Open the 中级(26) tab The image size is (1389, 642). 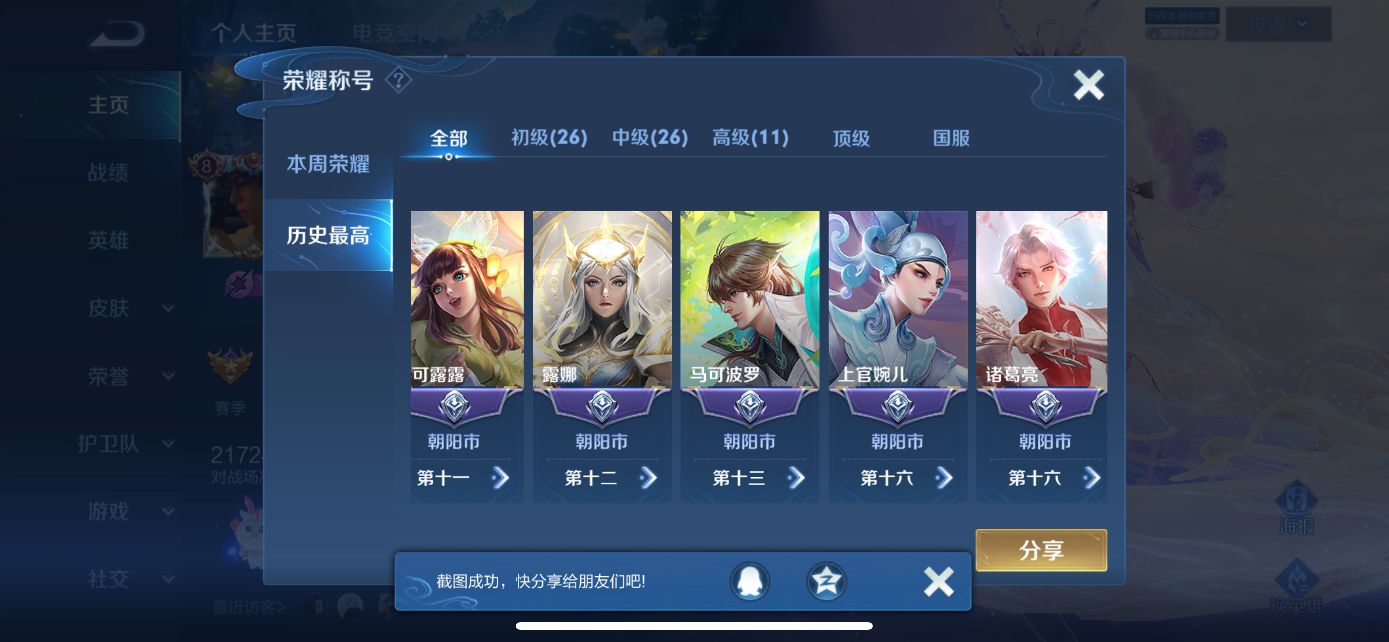click(650, 138)
